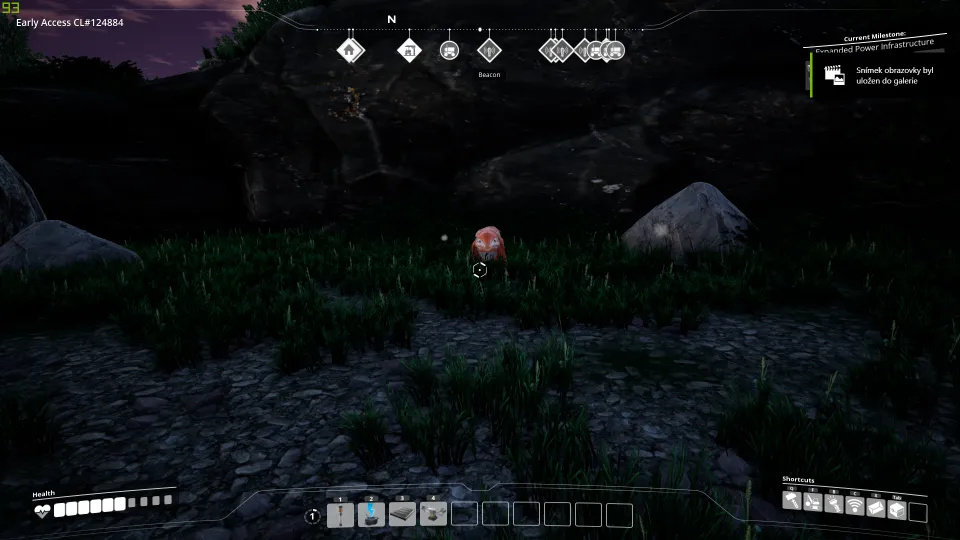Select the space elevator compass marker
The image size is (960, 540).
(x=409, y=50)
